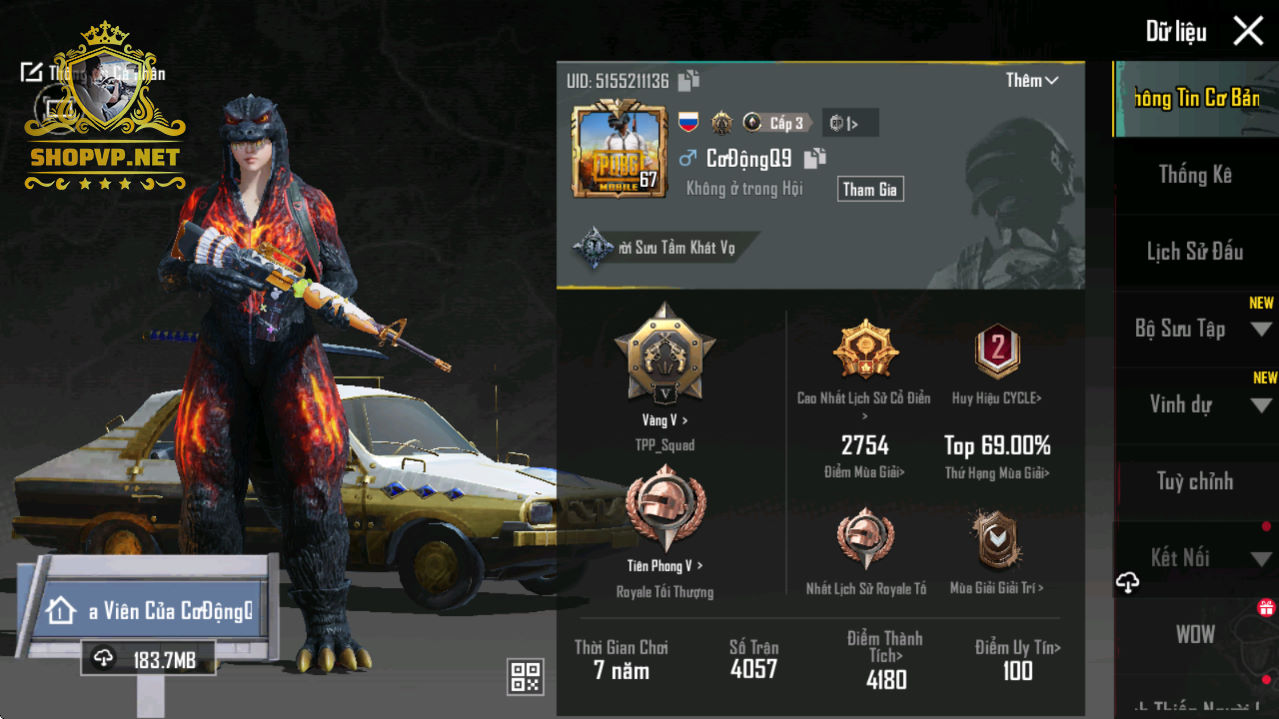Show the profile QR code
The image size is (1279, 719).
pyautogui.click(x=526, y=677)
